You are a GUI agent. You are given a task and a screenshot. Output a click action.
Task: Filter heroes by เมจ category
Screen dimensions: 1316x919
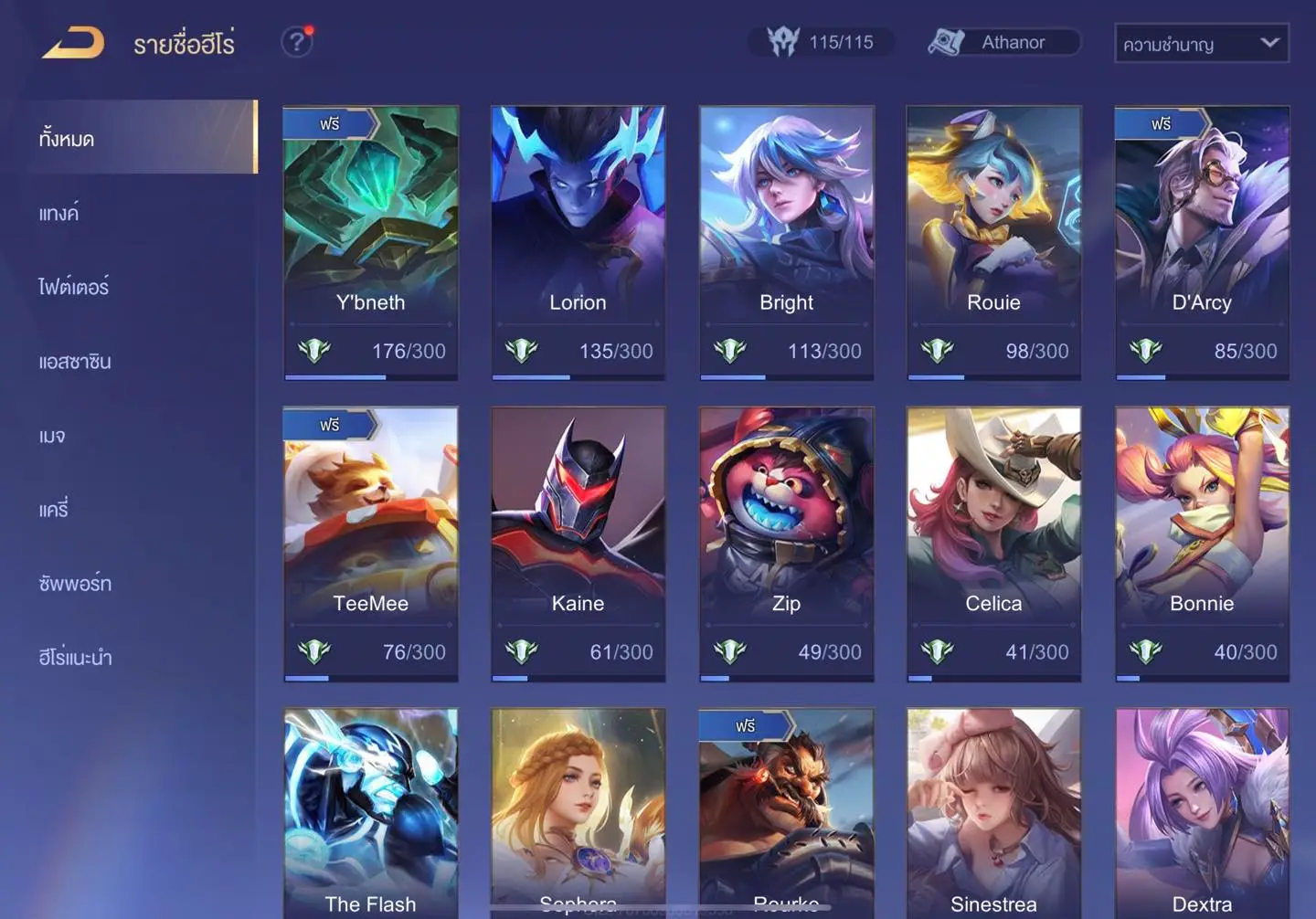pos(52,436)
